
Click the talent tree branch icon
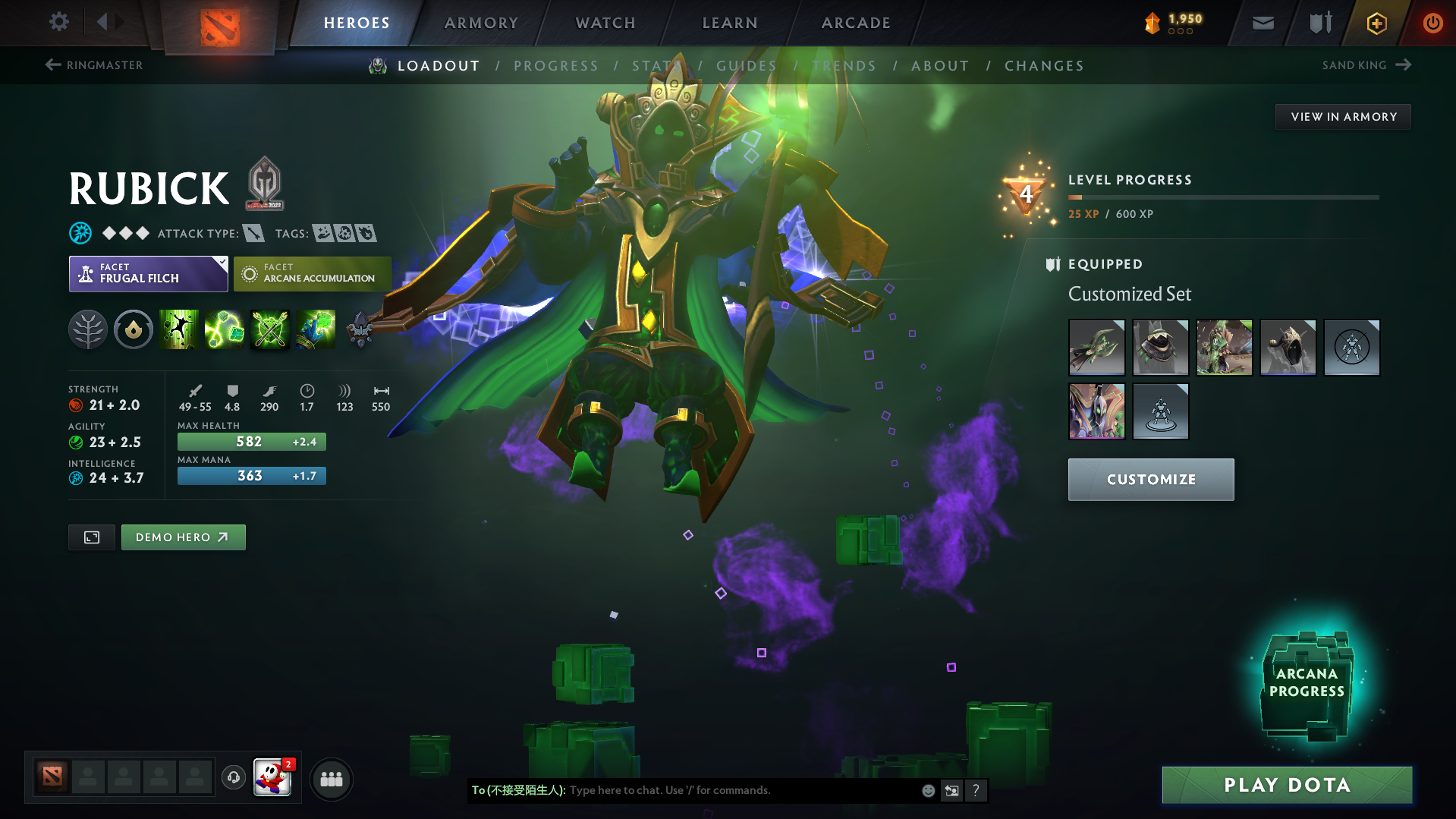pyautogui.click(x=88, y=329)
